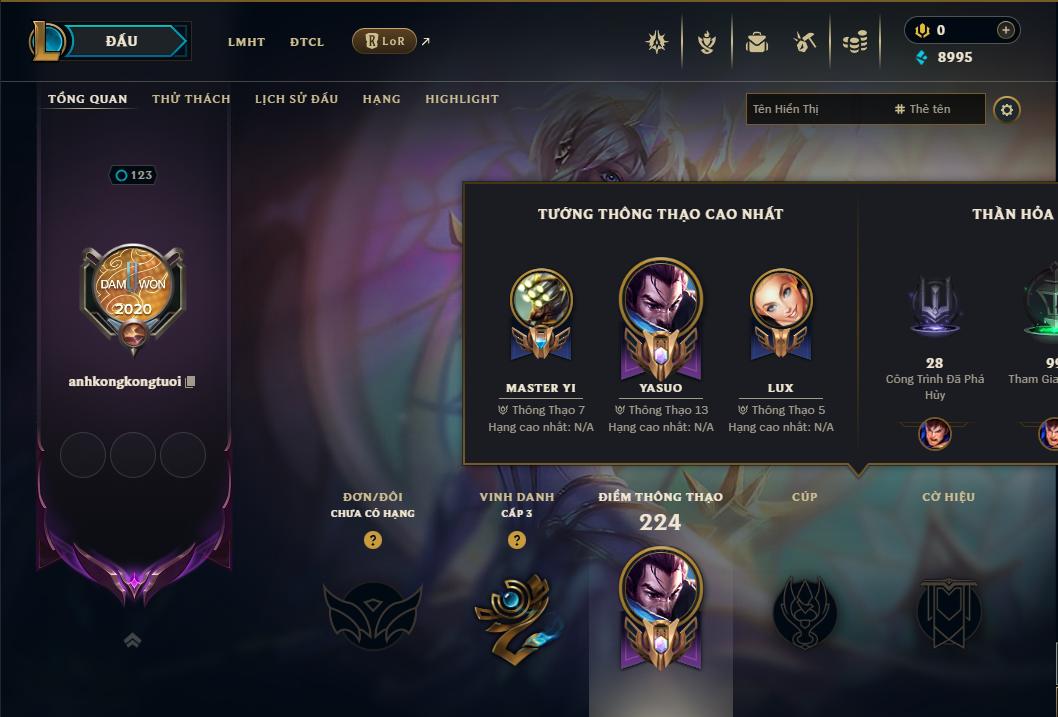Launch the LoR shortcut link
This screenshot has height=717, width=1058.
click(385, 41)
